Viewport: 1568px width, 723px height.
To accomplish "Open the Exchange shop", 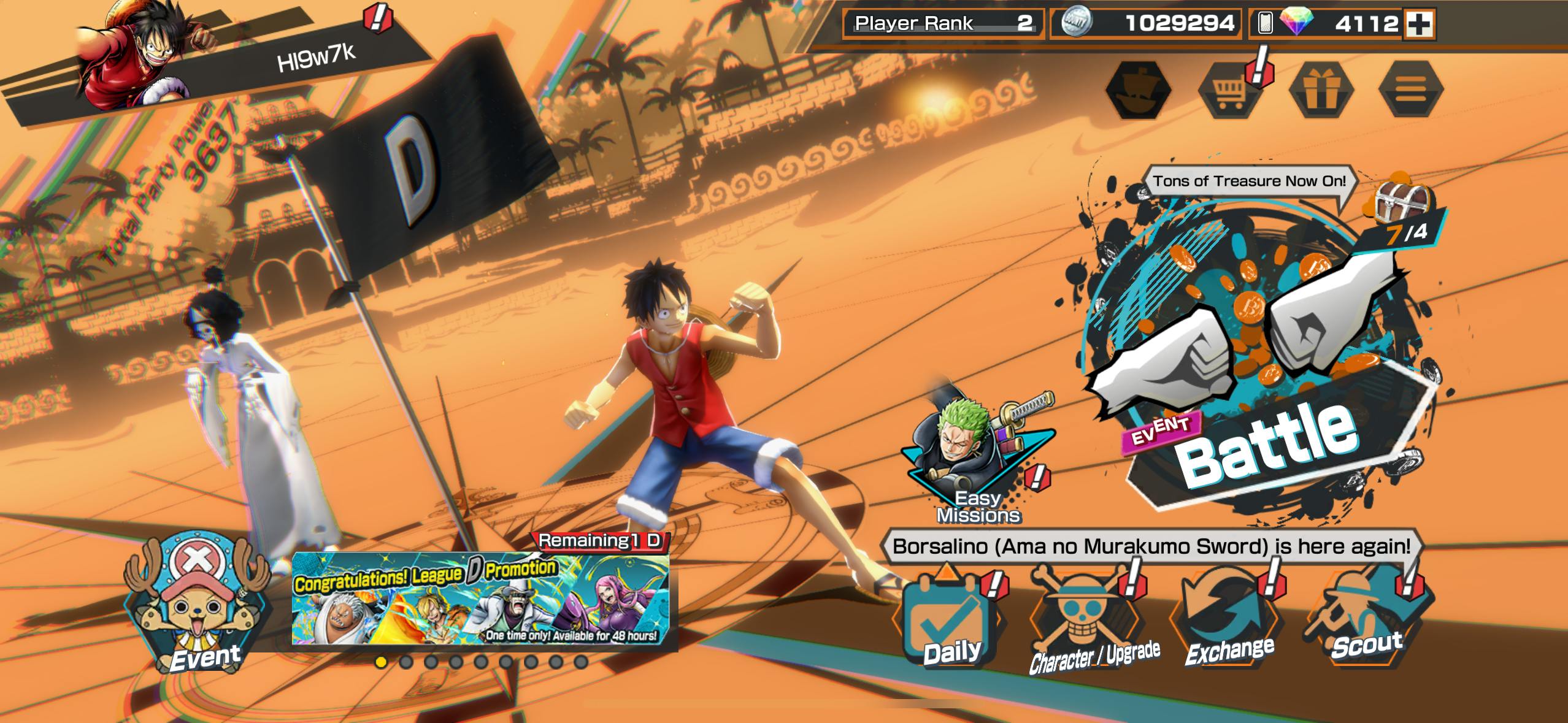I will pyautogui.click(x=1228, y=621).
